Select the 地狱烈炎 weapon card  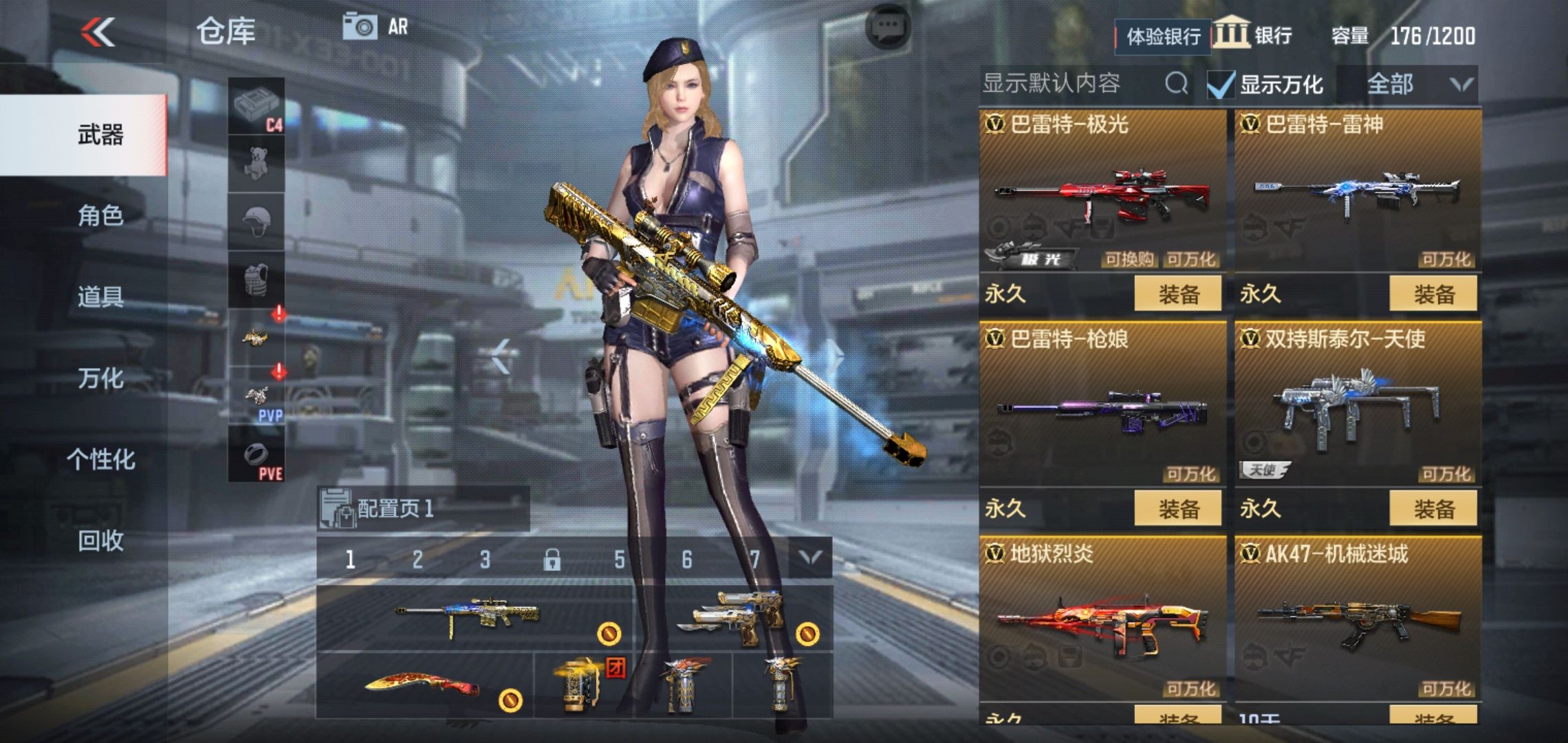1102,619
